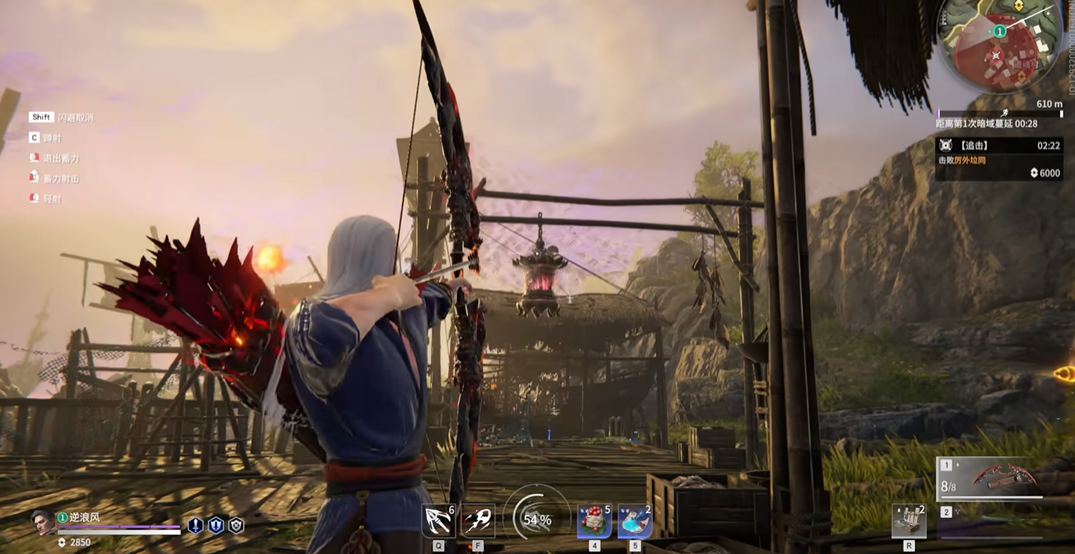
Task: Use the blue potion pouch item
Action: tap(634, 521)
